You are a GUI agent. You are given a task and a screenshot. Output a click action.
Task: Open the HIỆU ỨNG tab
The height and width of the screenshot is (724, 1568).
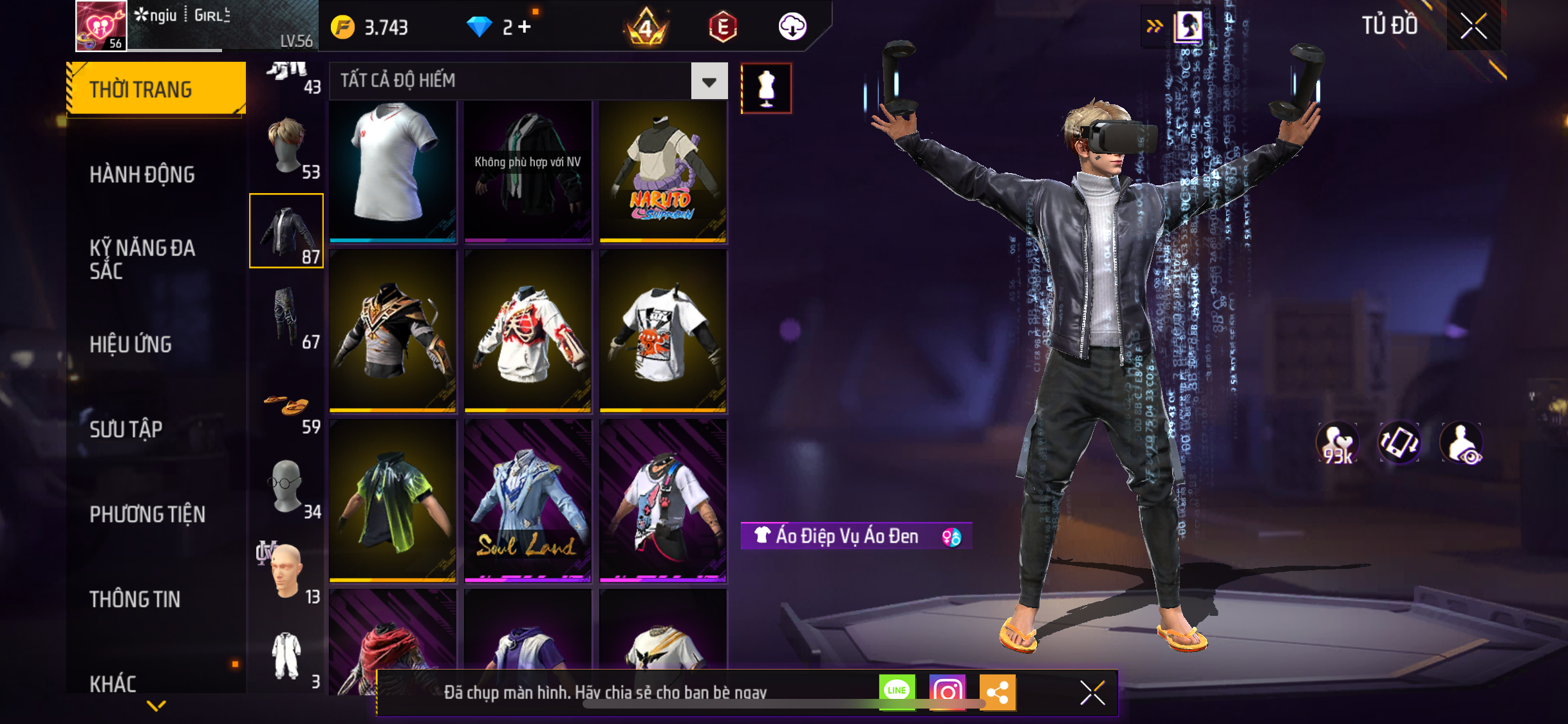click(x=131, y=344)
